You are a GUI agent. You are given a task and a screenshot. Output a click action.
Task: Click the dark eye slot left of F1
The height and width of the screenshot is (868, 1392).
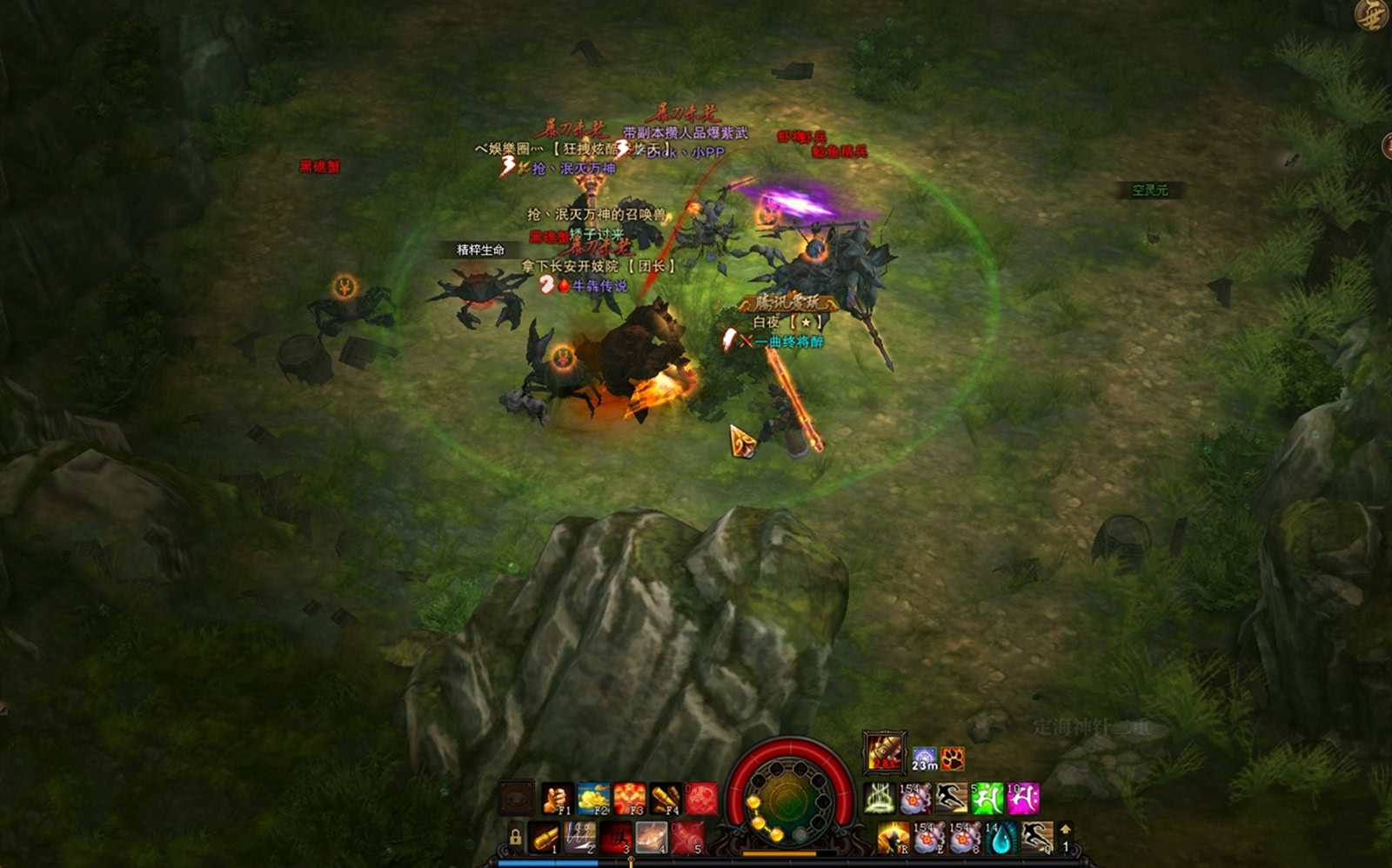pos(516,798)
